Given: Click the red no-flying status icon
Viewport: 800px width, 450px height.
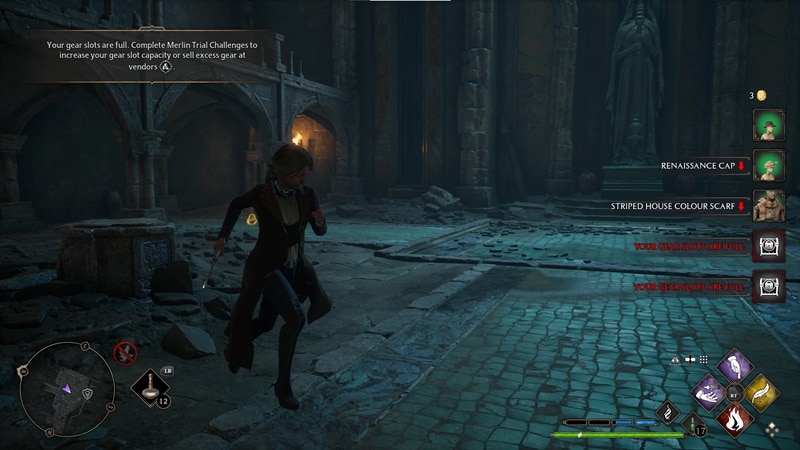Looking at the screenshot, I should point(125,351).
